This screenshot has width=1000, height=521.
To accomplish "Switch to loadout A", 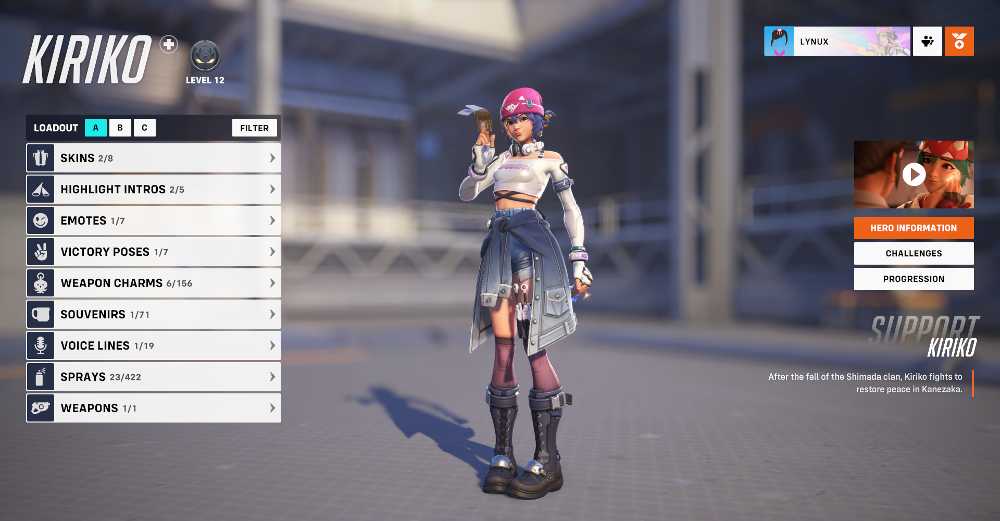I will tap(96, 128).
